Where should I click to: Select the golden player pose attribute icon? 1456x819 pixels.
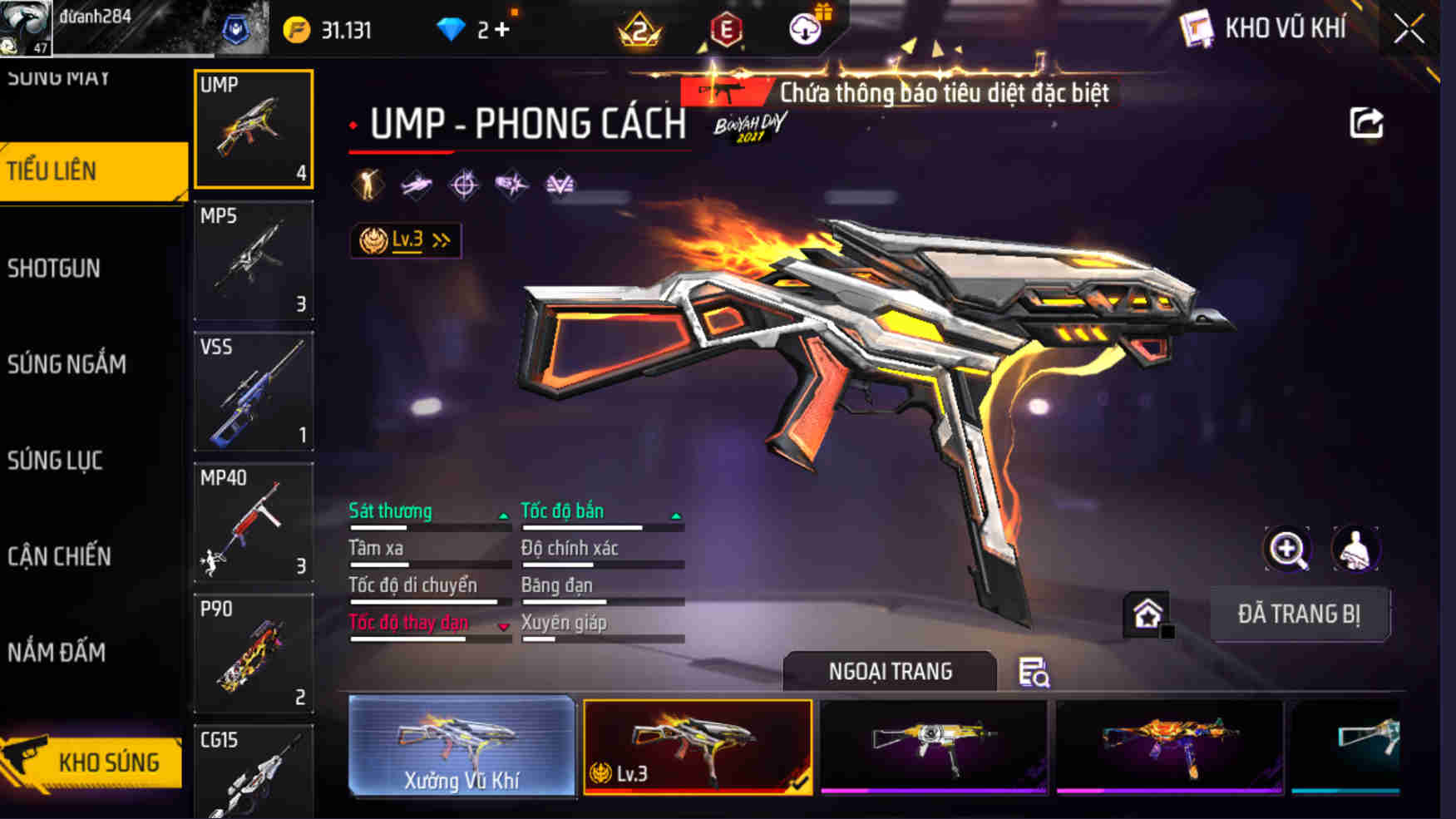click(366, 185)
